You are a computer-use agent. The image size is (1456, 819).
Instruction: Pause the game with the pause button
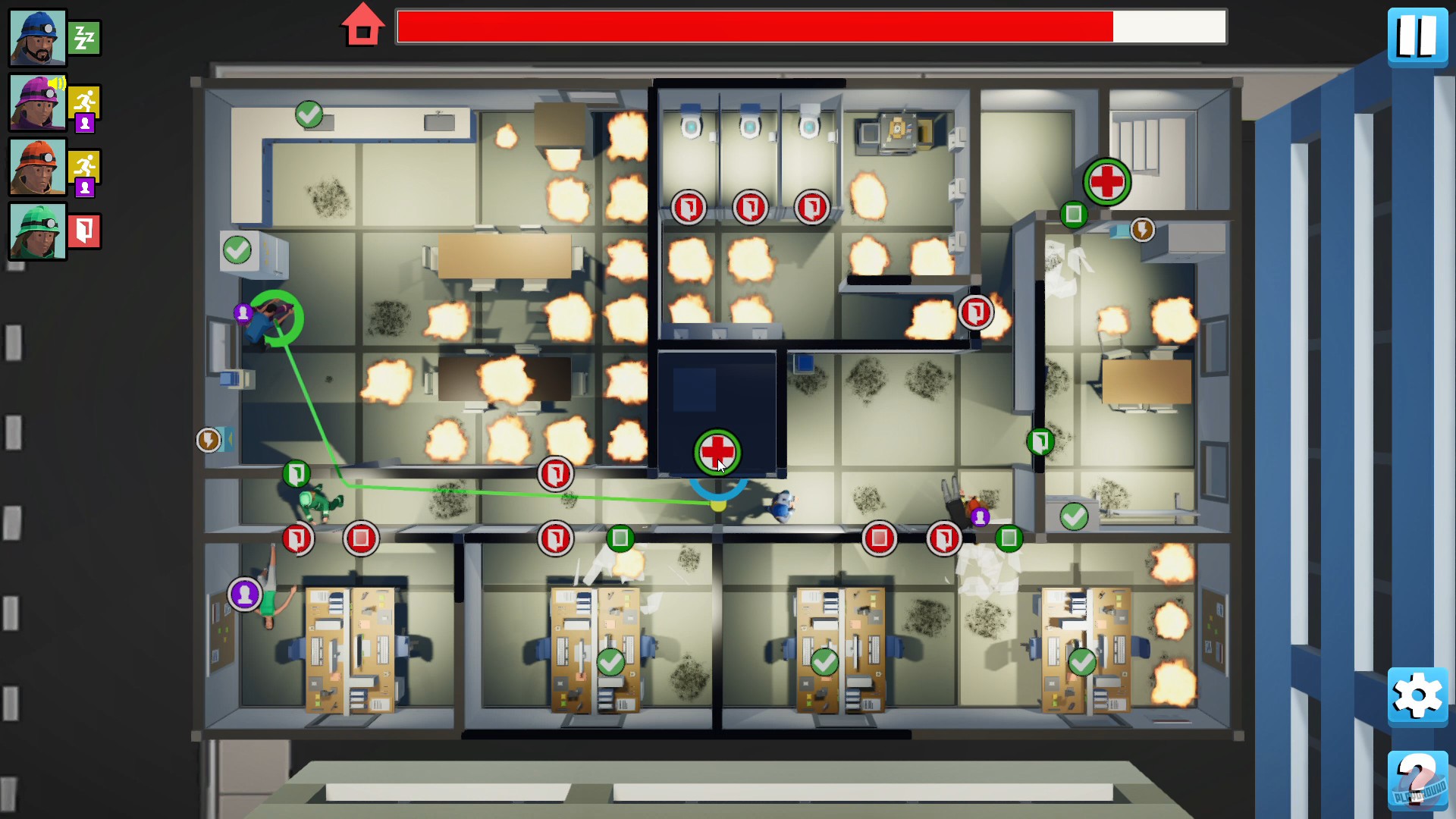click(x=1417, y=36)
